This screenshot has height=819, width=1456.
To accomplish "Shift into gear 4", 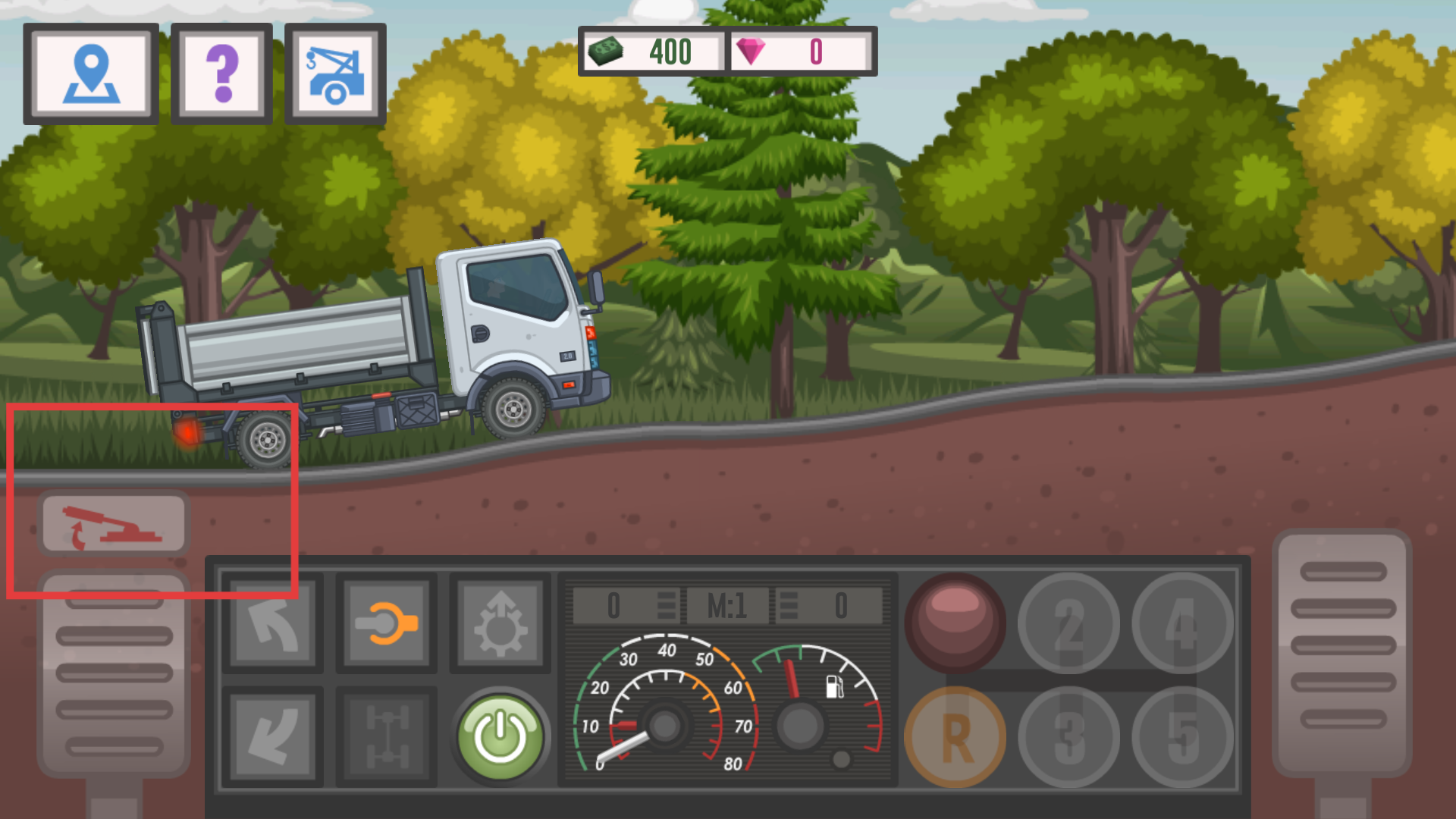I will coord(1183,623).
